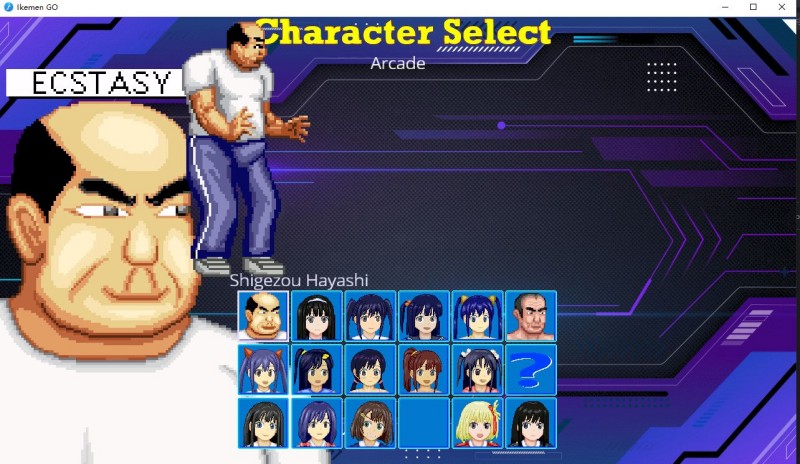Choose the black-haired girl with white headband
This screenshot has width=800, height=464.
[317, 316]
